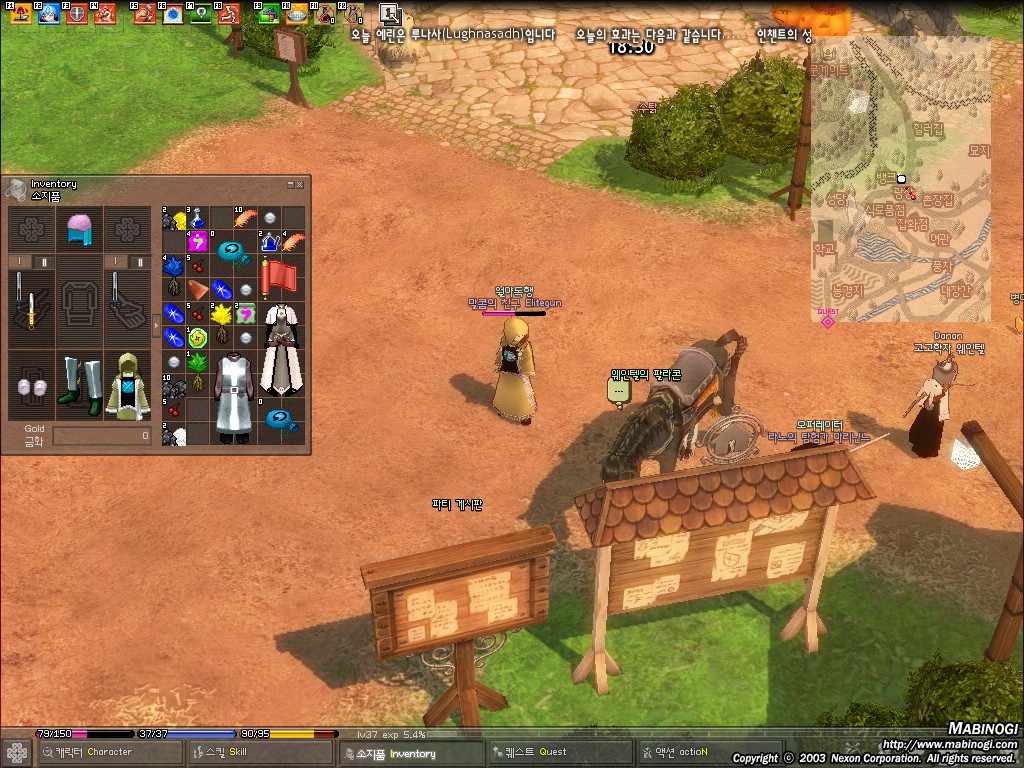This screenshot has width=1024, height=768.
Task: Click the blue potion bottle item
Action: (x=198, y=217)
